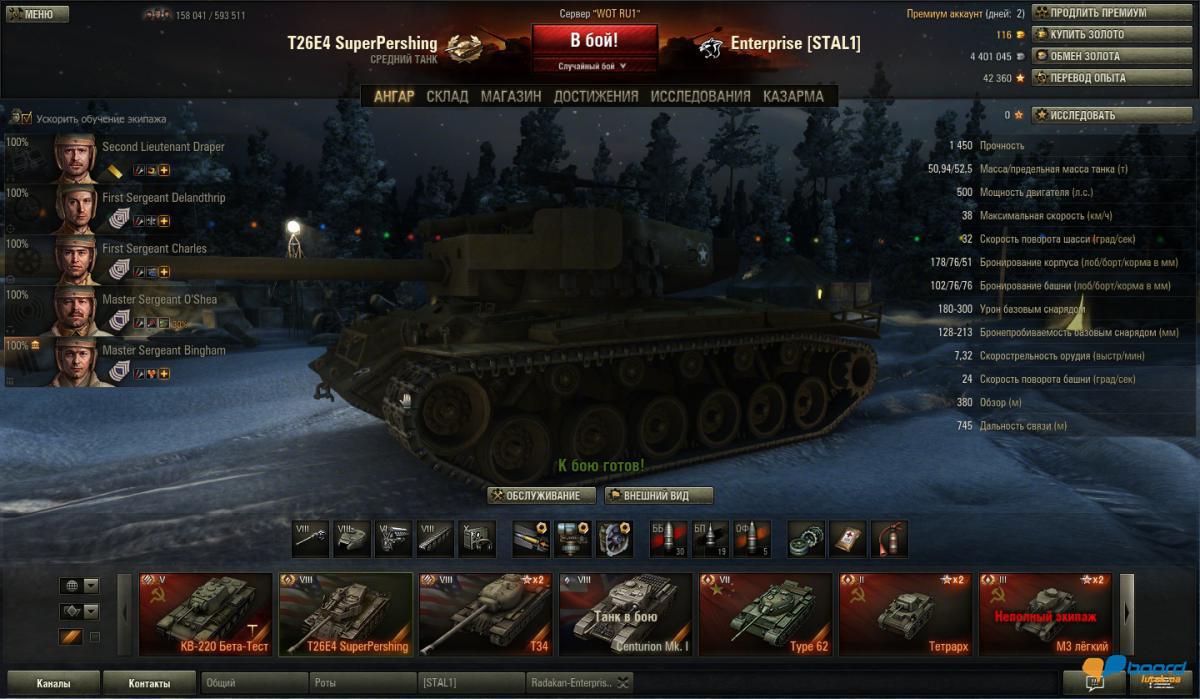Image resolution: width=1200 pixels, height=699 pixels.
Task: Open the ОБСЛУЖИВАНИЕ service button
Action: pyautogui.click(x=542, y=496)
